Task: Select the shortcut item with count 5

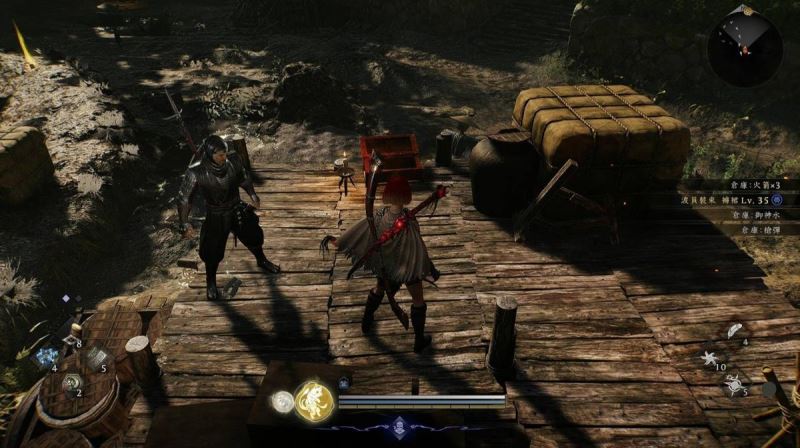Action: 96,357
